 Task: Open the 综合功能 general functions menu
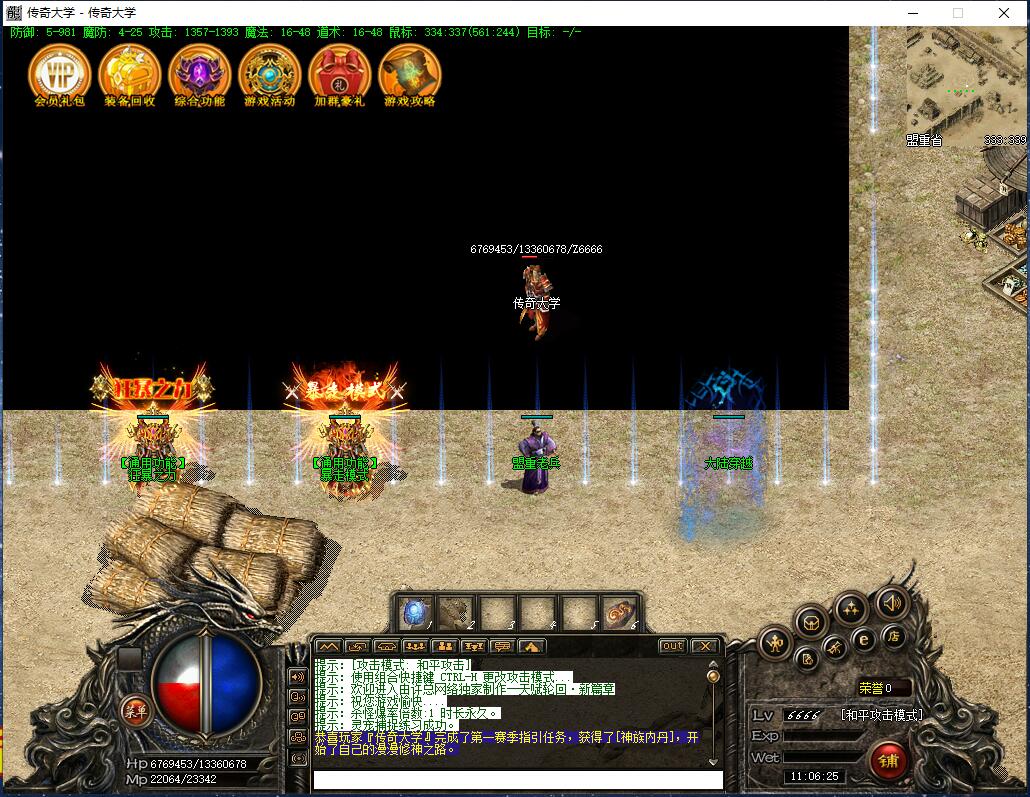click(199, 72)
